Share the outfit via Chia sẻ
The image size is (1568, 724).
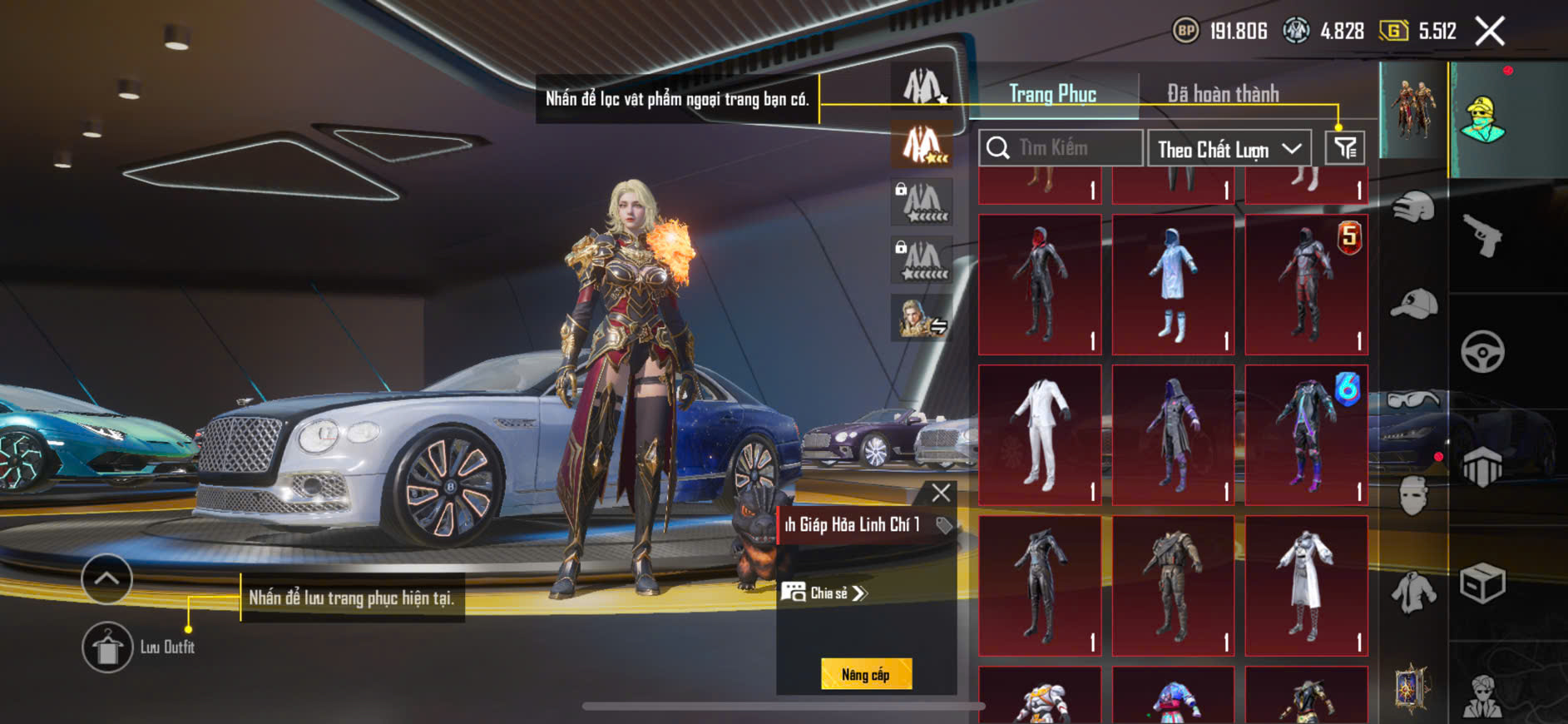[825, 593]
